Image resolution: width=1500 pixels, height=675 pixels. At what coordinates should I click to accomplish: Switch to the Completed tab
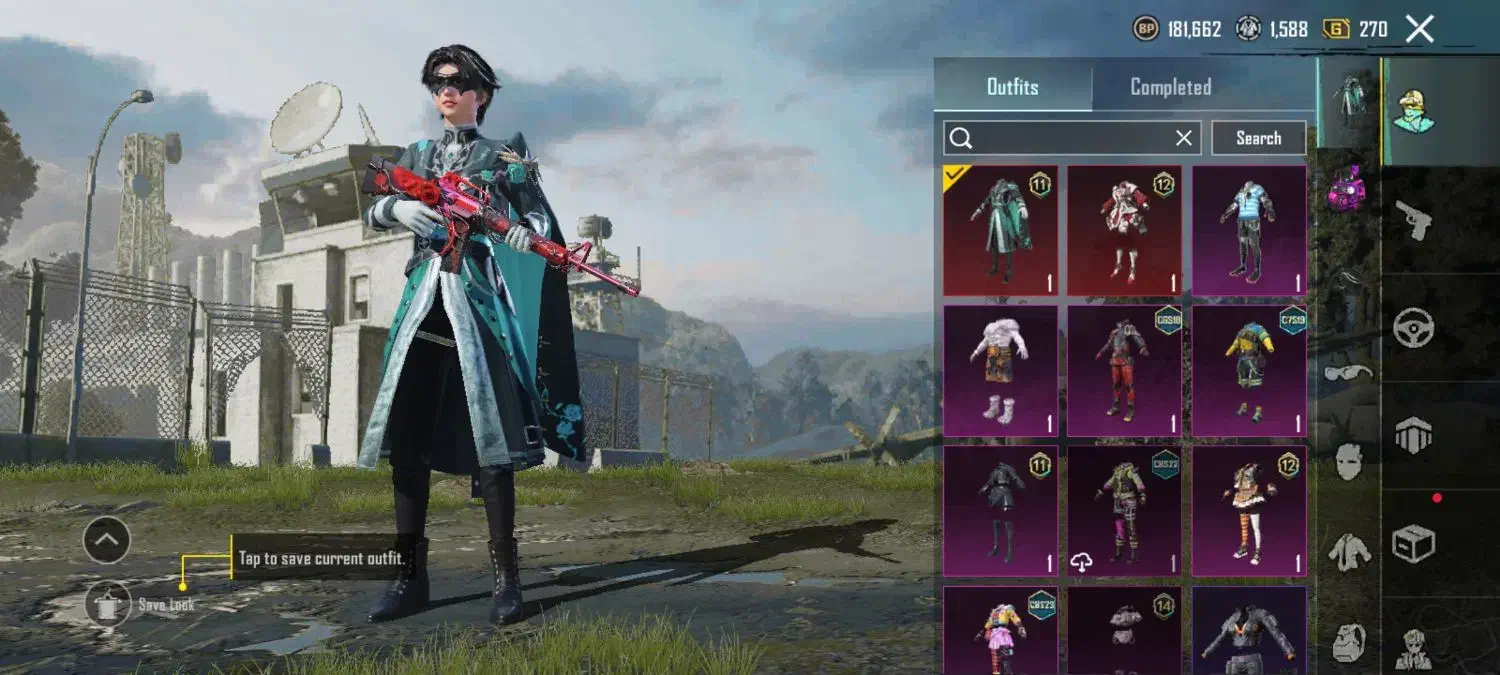click(x=1170, y=87)
